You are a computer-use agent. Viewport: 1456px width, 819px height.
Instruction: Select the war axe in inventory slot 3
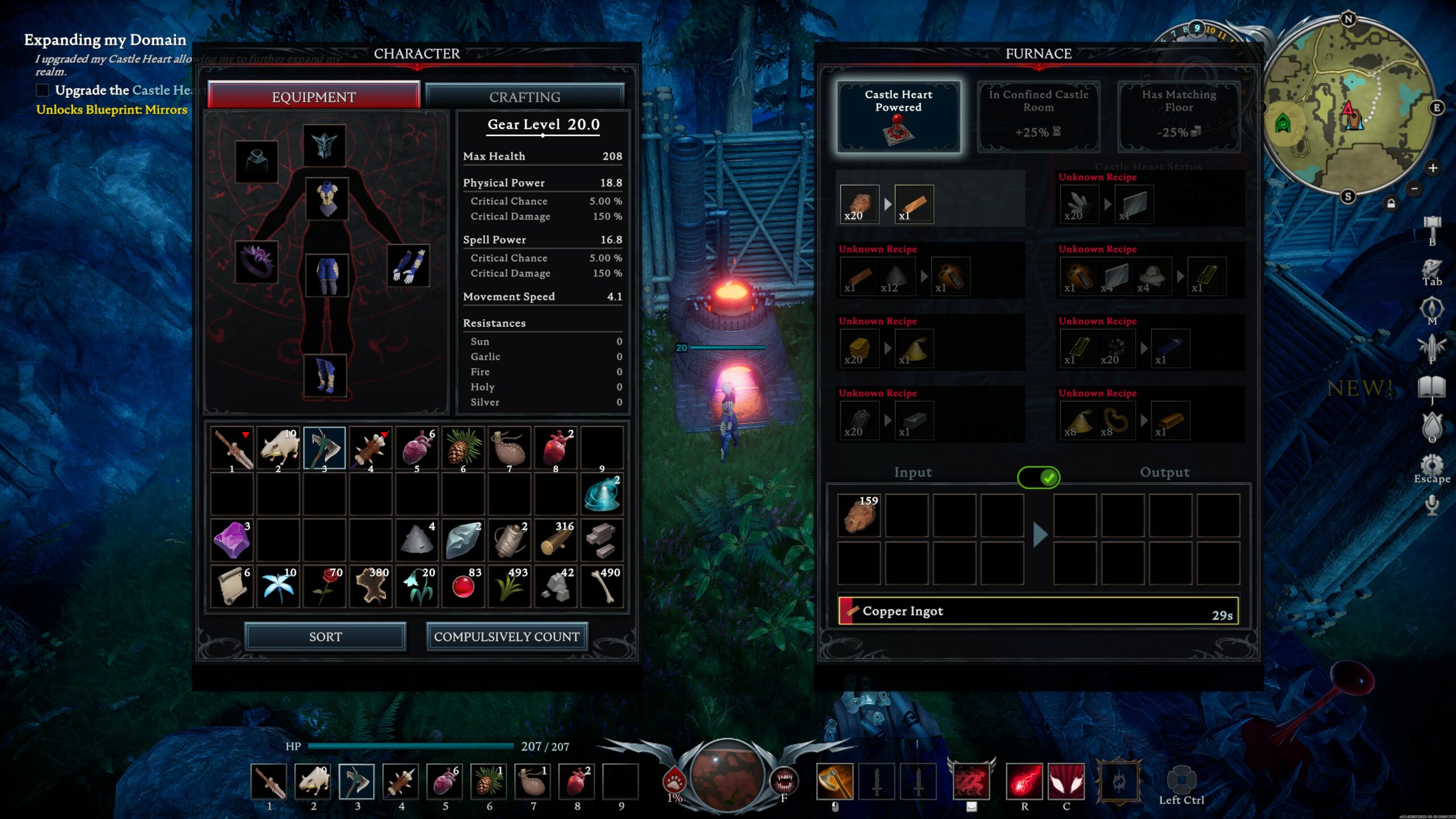click(x=324, y=448)
